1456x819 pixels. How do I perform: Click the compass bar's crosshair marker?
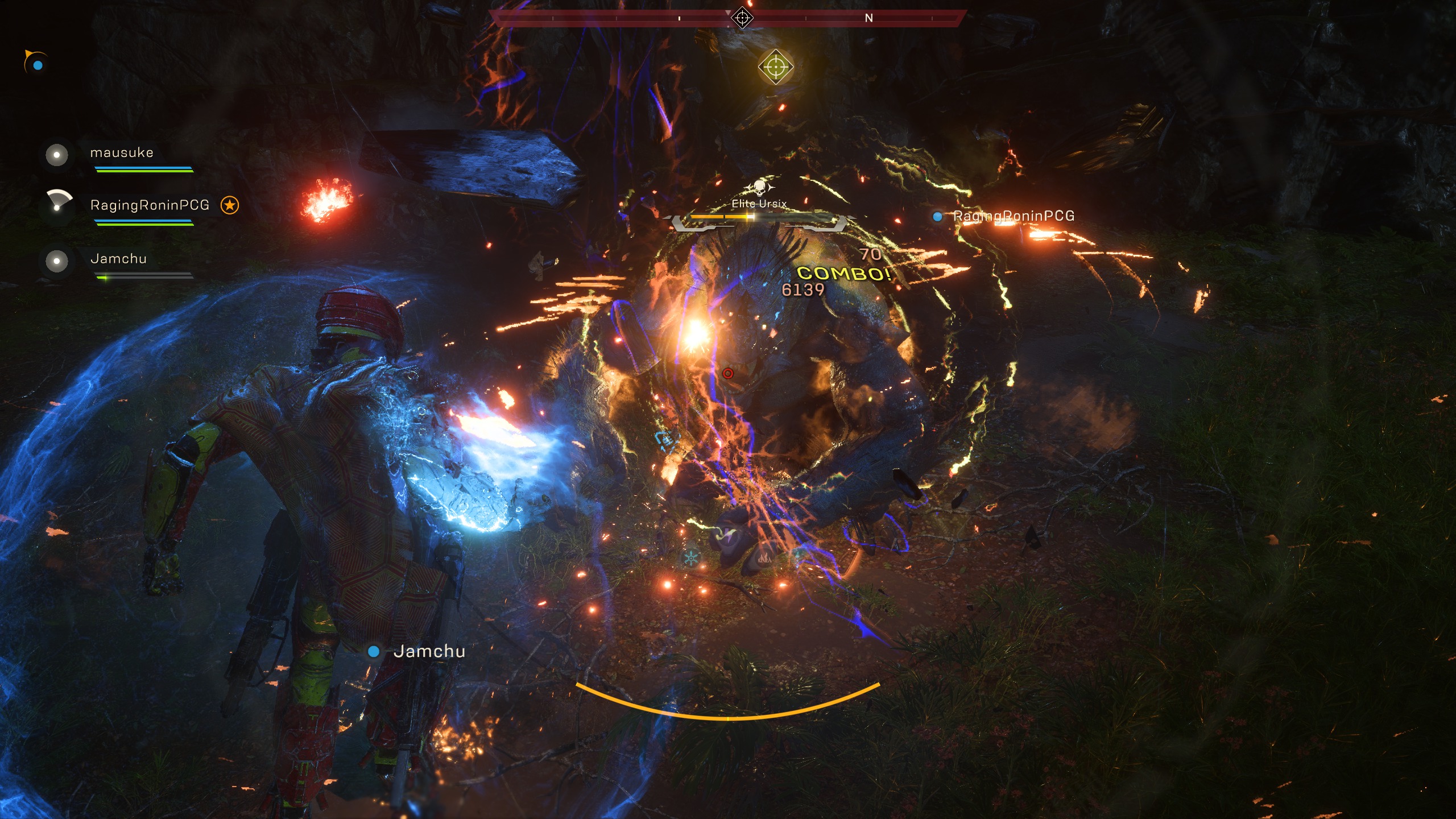(x=742, y=18)
